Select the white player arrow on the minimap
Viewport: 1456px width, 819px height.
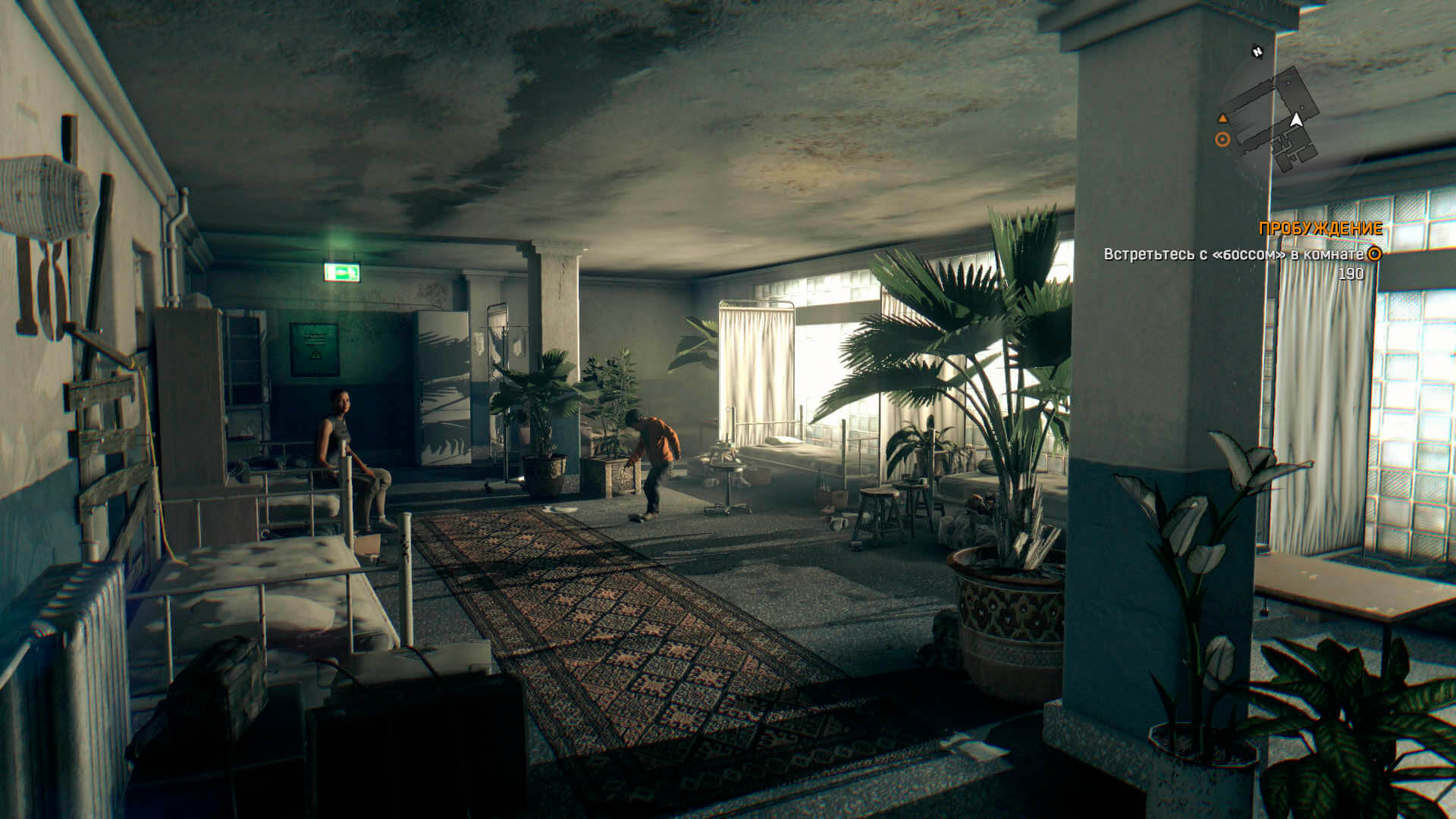pyautogui.click(x=1296, y=120)
